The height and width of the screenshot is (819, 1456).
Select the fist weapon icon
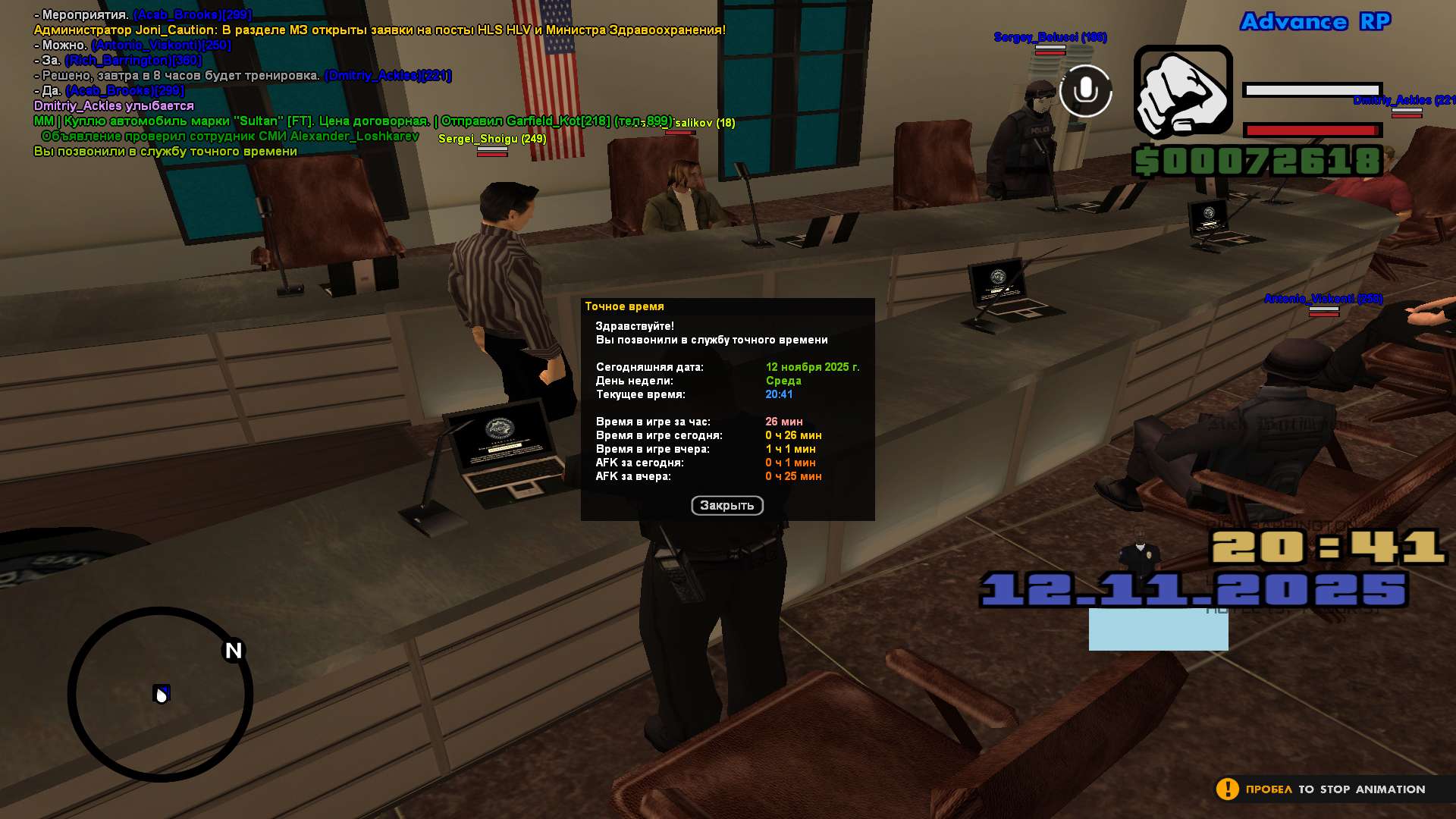pos(1182,93)
